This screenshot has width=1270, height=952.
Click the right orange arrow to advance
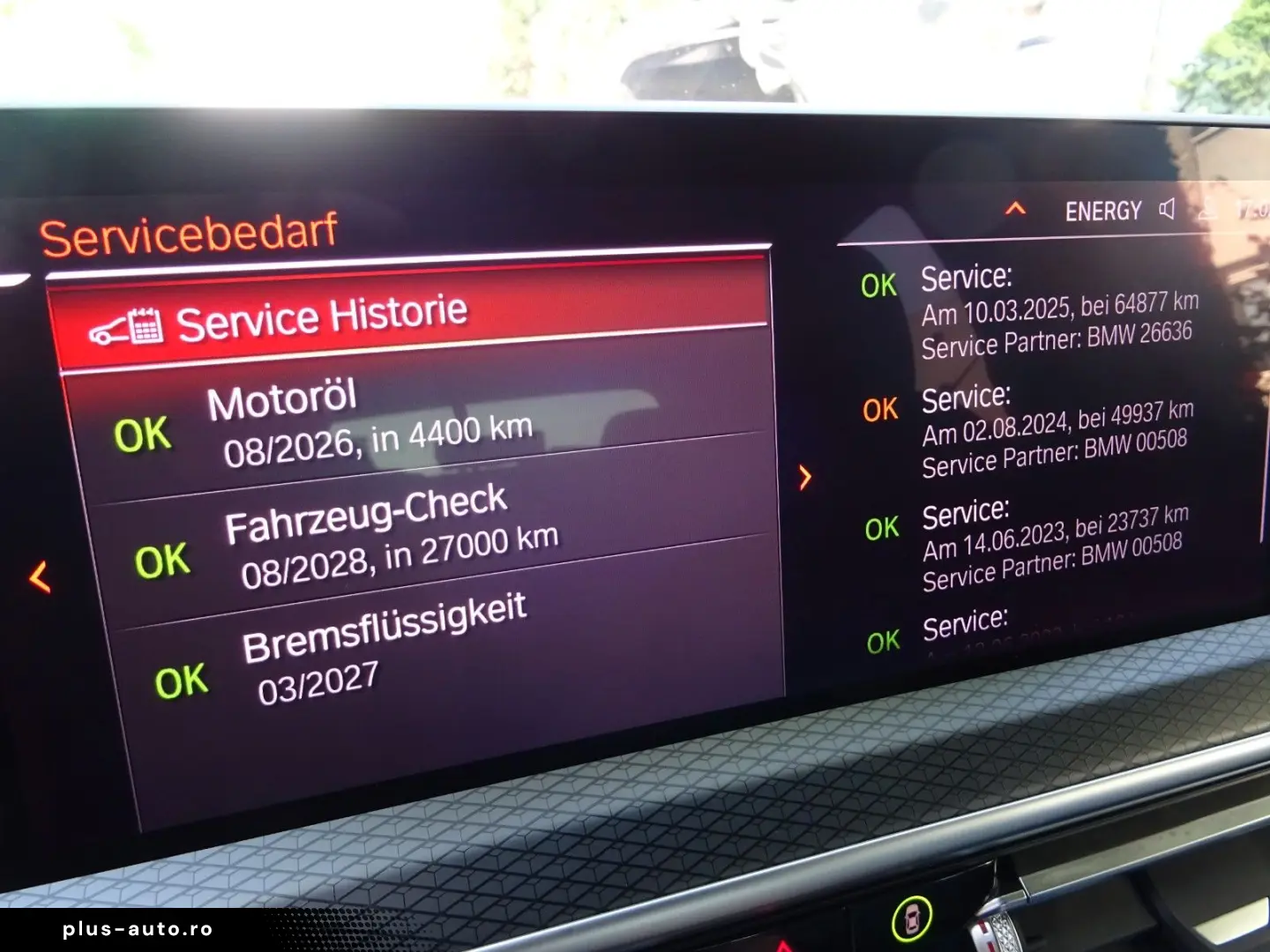[x=804, y=478]
